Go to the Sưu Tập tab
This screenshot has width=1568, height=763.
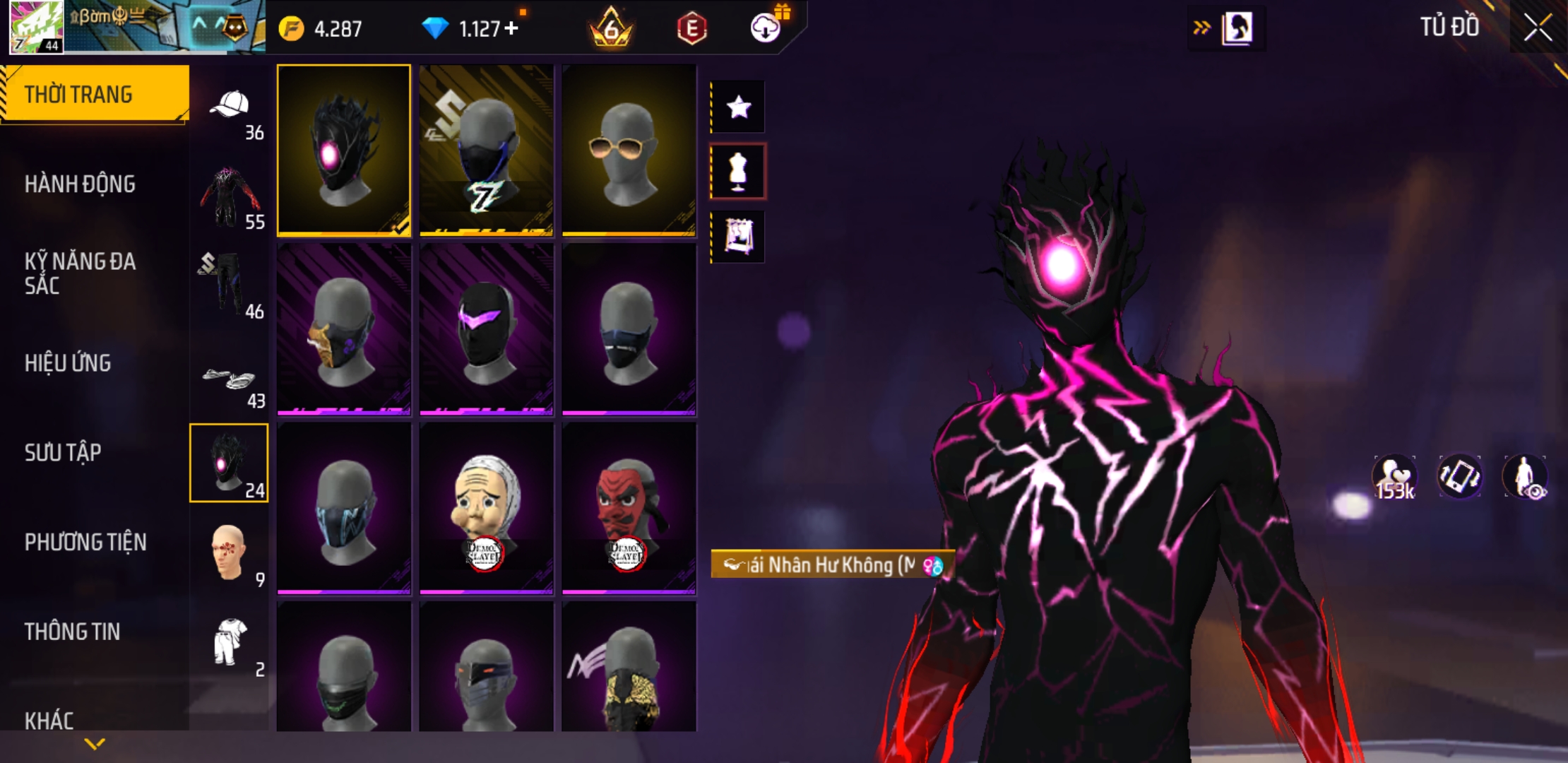tap(63, 453)
